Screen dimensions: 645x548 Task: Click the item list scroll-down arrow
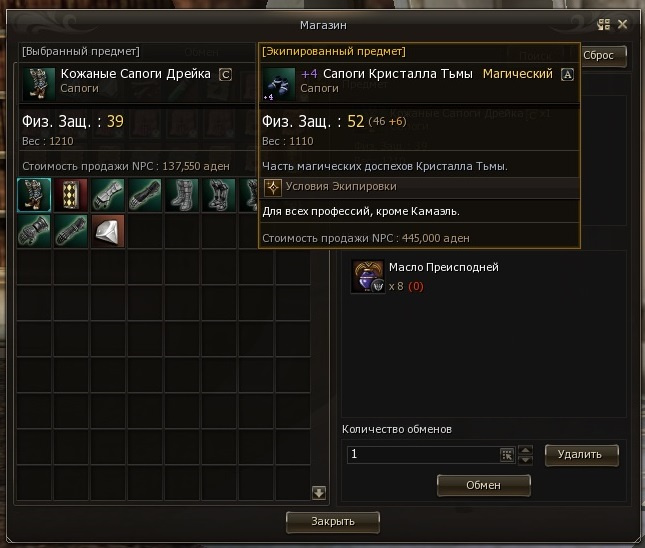(x=319, y=492)
